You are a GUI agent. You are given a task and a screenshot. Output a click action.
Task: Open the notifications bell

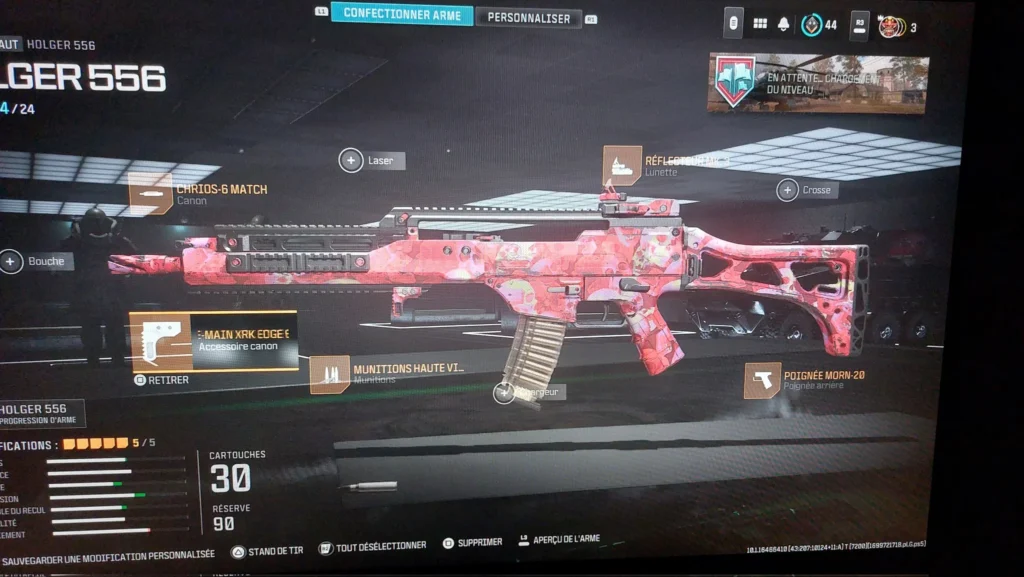[784, 24]
